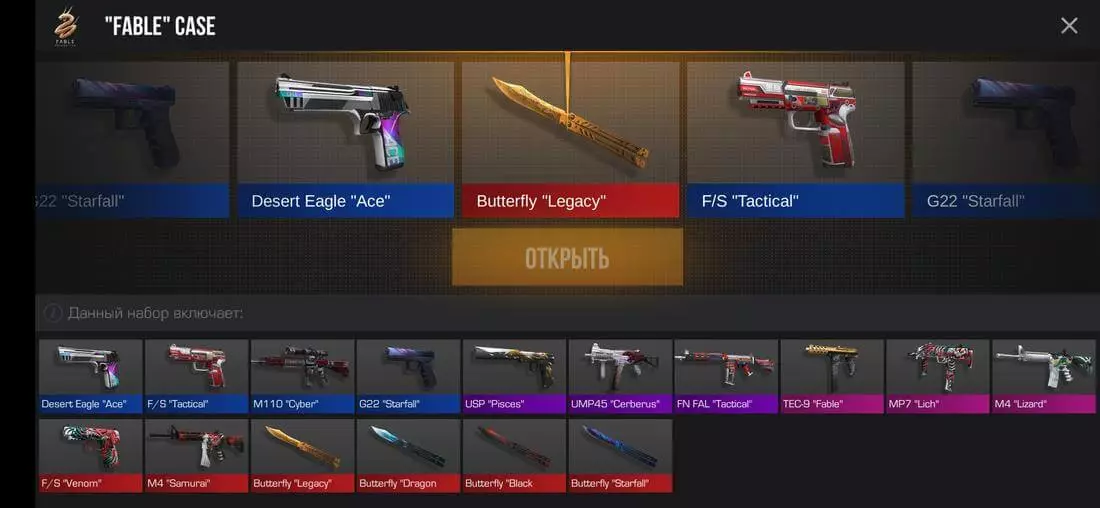Choose the TEC-9 "Fable" thumbnail
1100x508 pixels.
833,376
